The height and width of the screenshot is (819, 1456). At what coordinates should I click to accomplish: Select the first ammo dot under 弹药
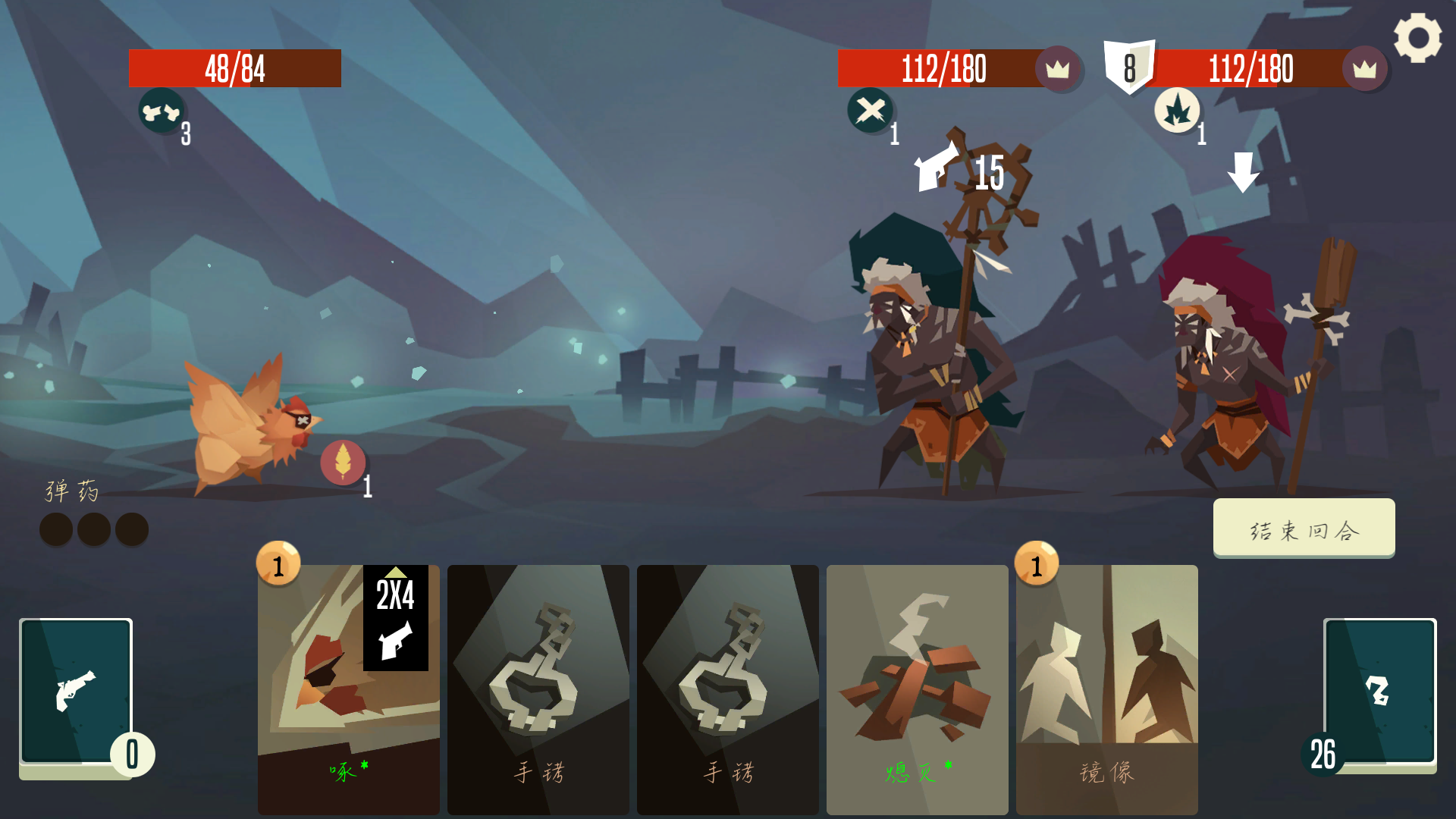tap(55, 529)
